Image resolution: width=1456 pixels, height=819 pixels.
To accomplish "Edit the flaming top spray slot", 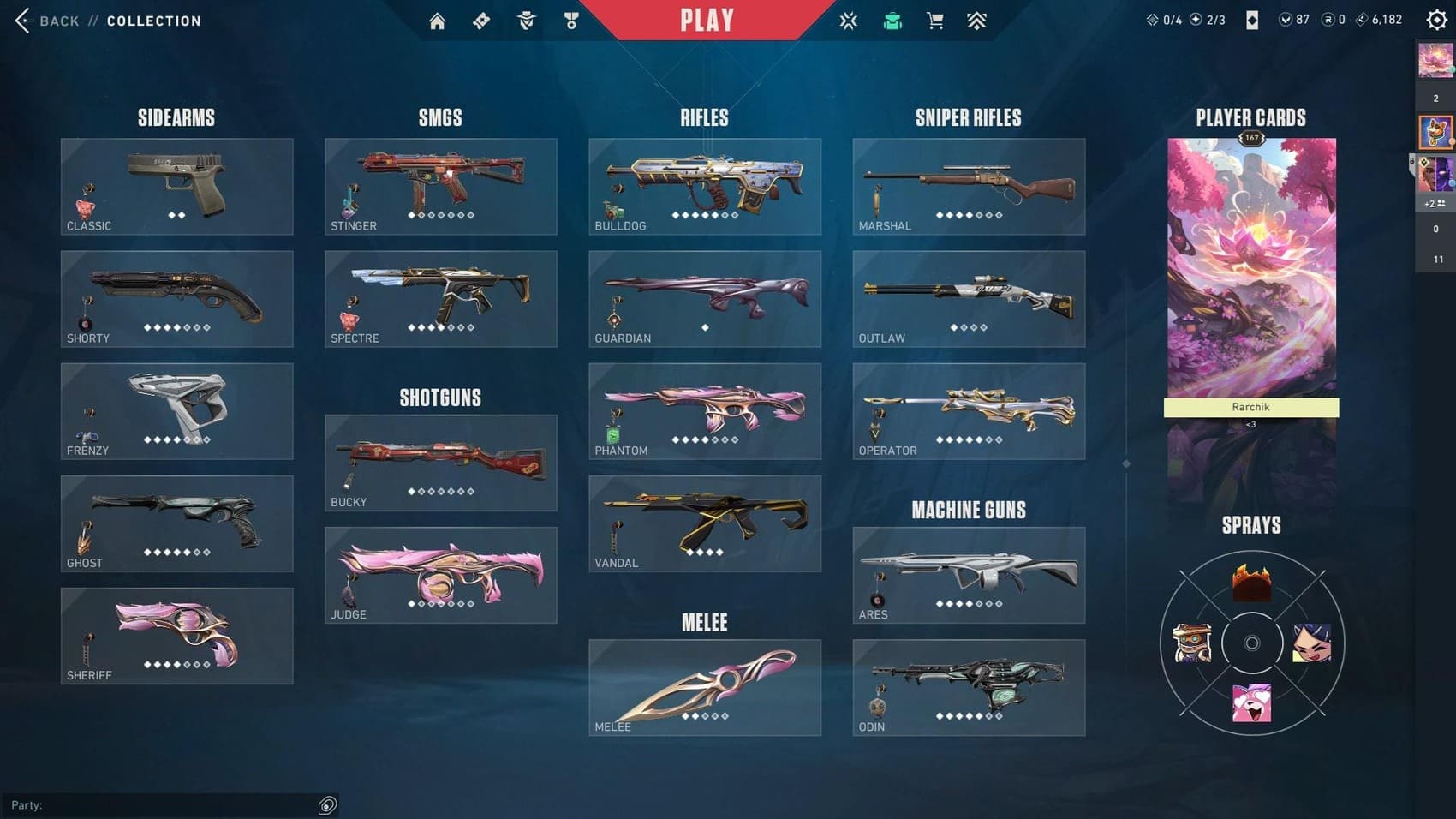I will [1251, 583].
